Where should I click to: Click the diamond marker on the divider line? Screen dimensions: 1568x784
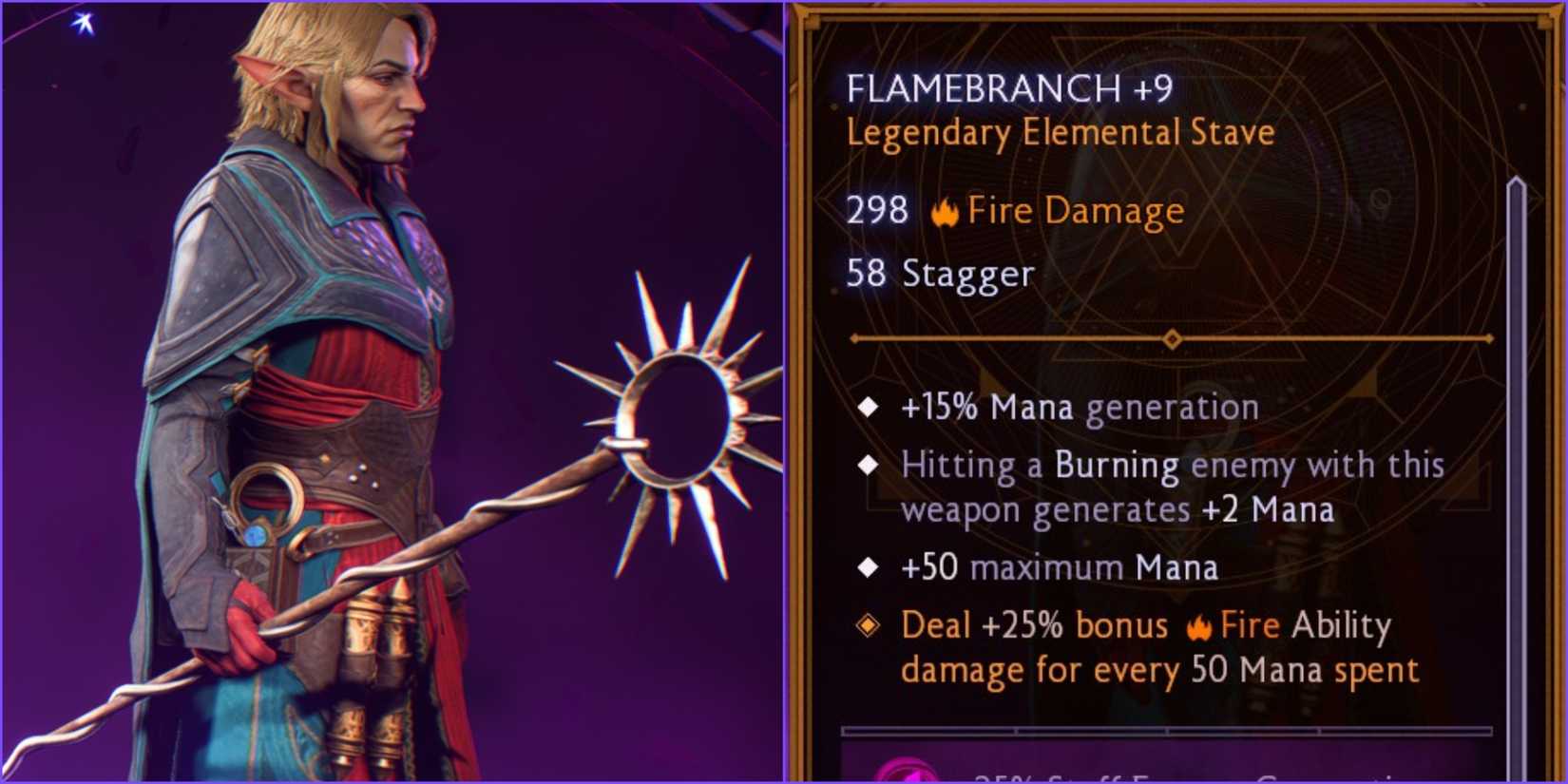click(1171, 336)
